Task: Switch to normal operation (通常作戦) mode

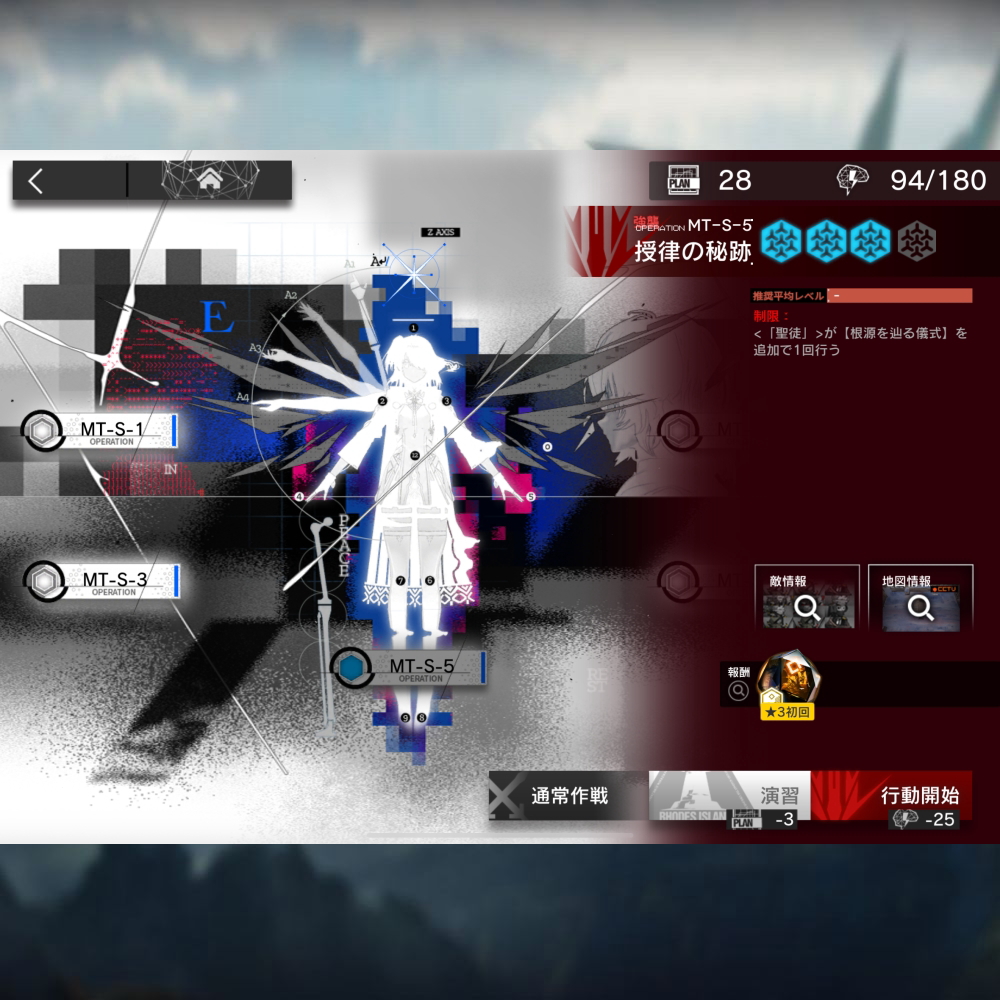Action: [x=568, y=796]
